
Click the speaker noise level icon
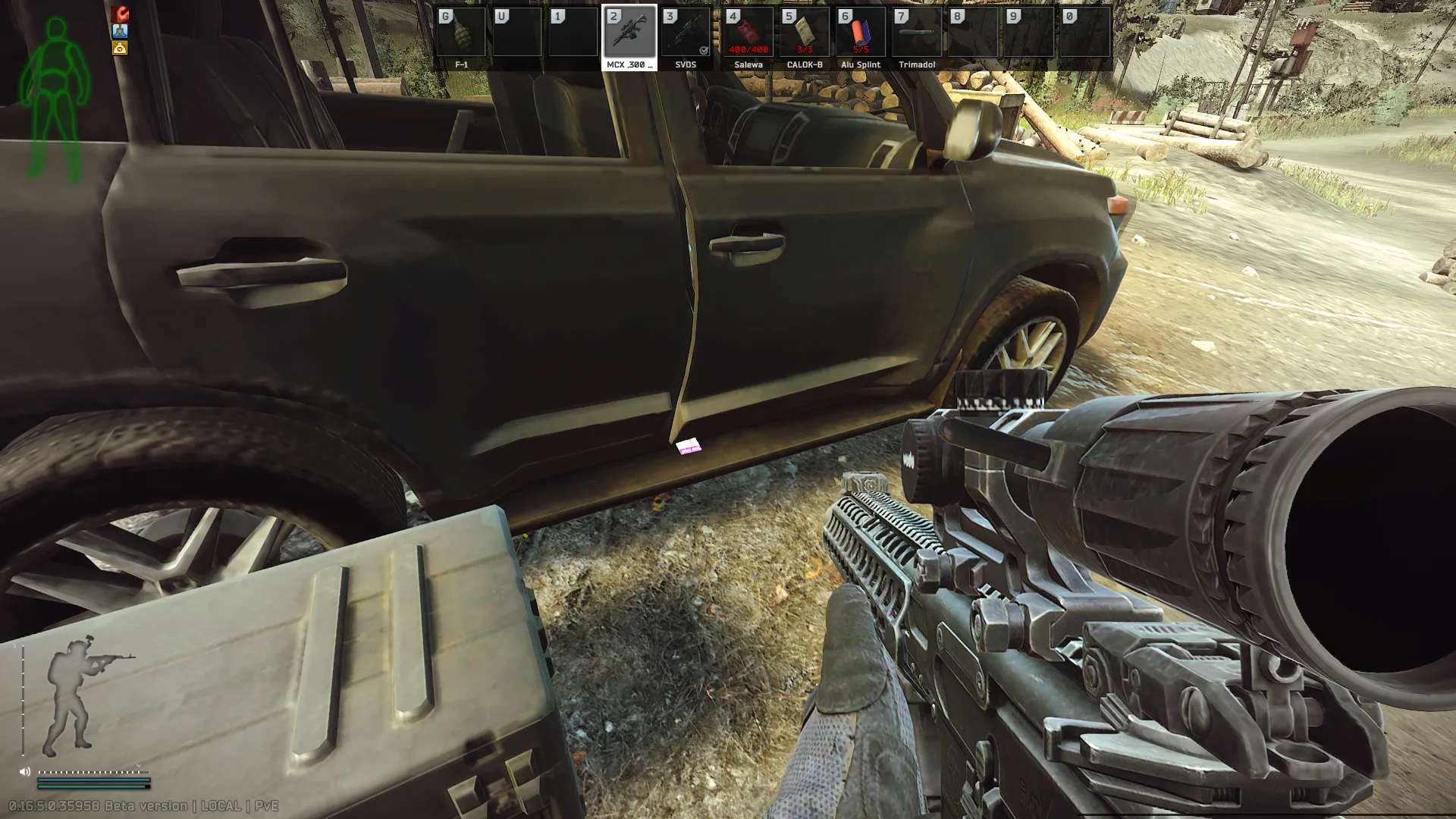[x=25, y=772]
